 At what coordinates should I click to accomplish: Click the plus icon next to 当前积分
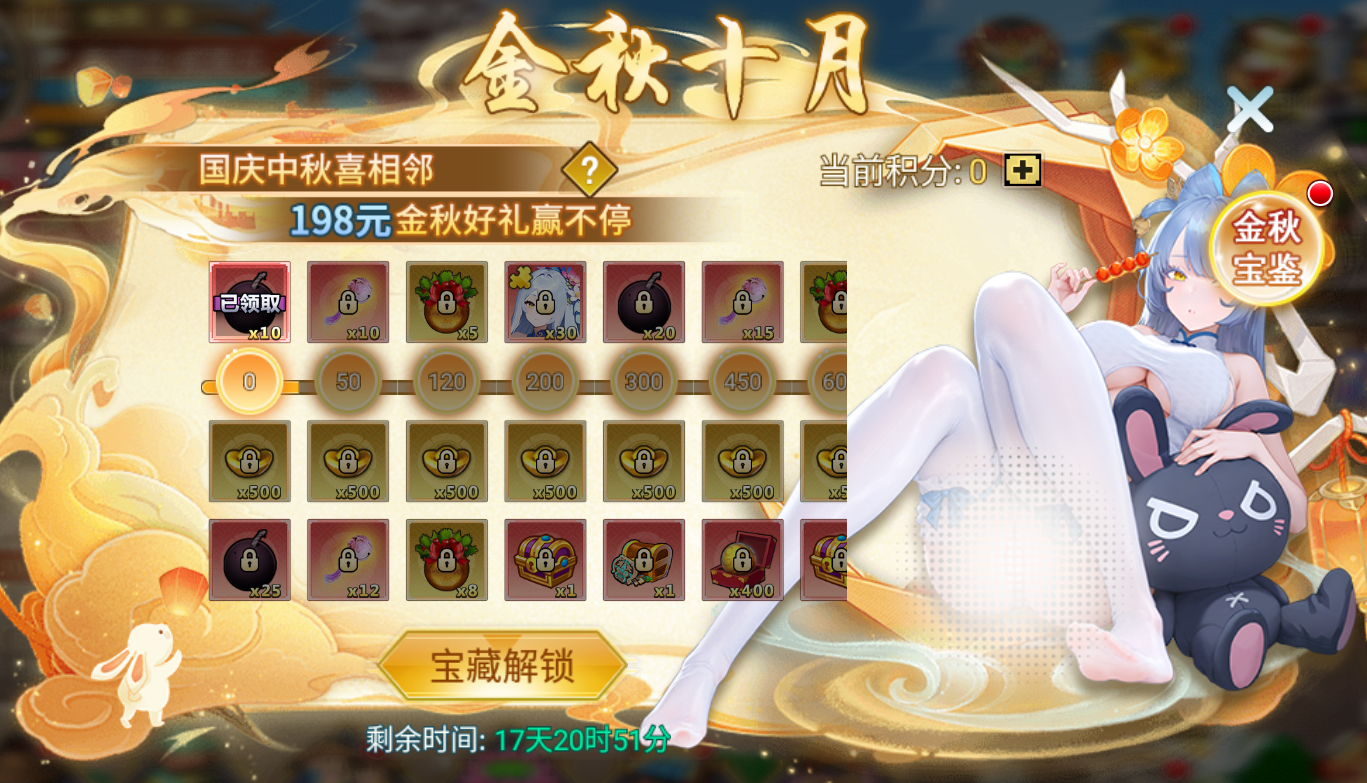point(1021,170)
